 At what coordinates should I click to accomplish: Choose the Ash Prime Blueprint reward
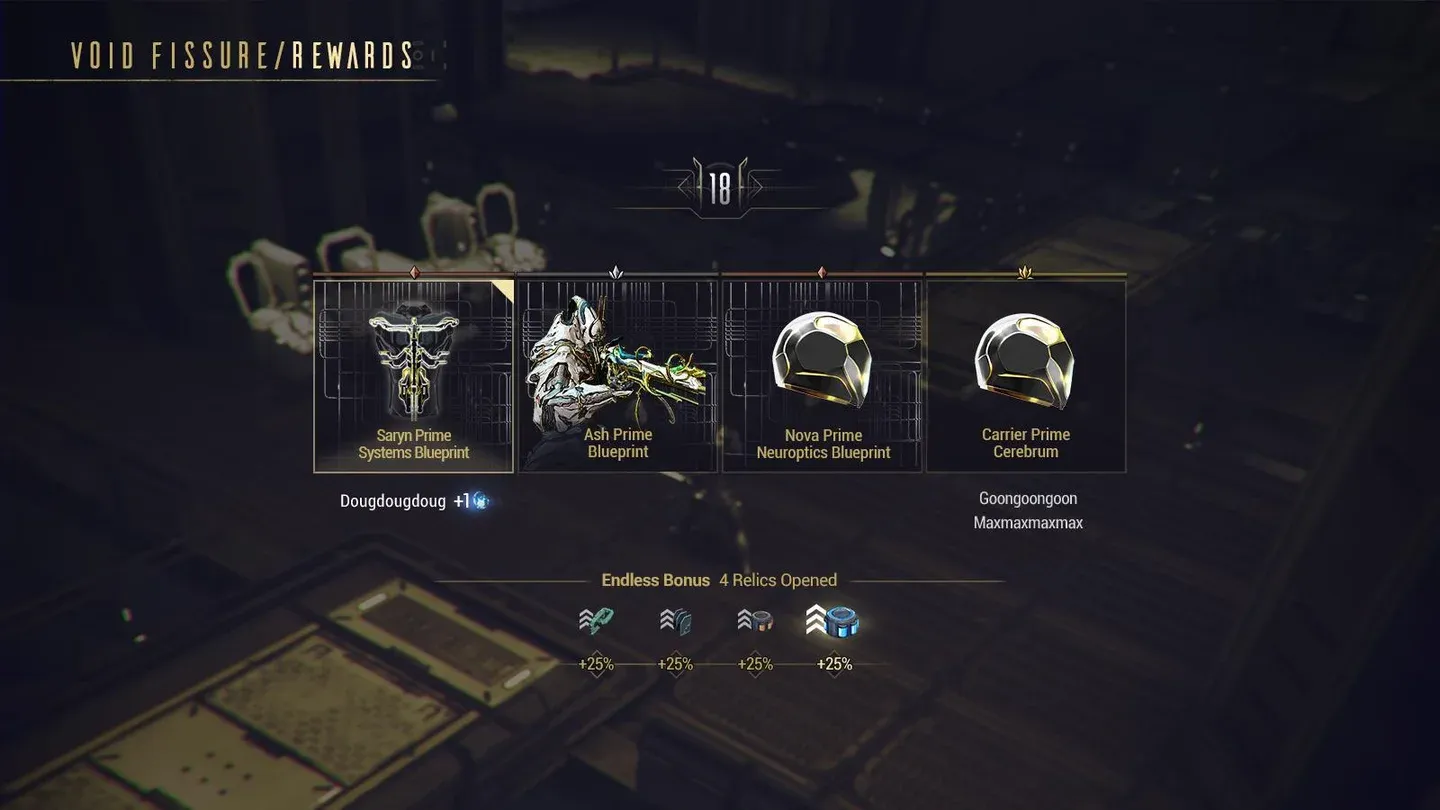point(617,376)
